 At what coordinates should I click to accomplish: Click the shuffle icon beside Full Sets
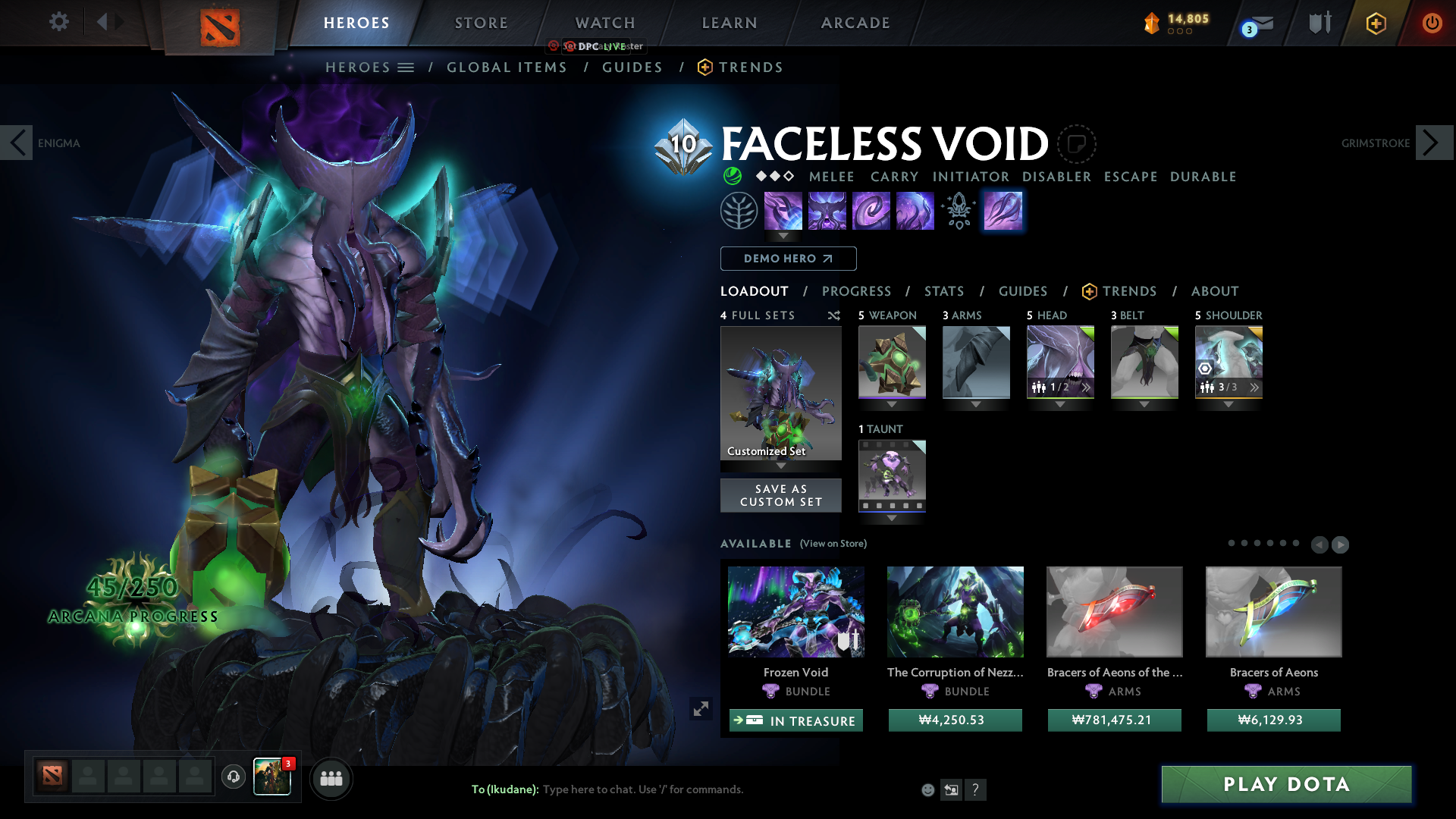click(833, 315)
